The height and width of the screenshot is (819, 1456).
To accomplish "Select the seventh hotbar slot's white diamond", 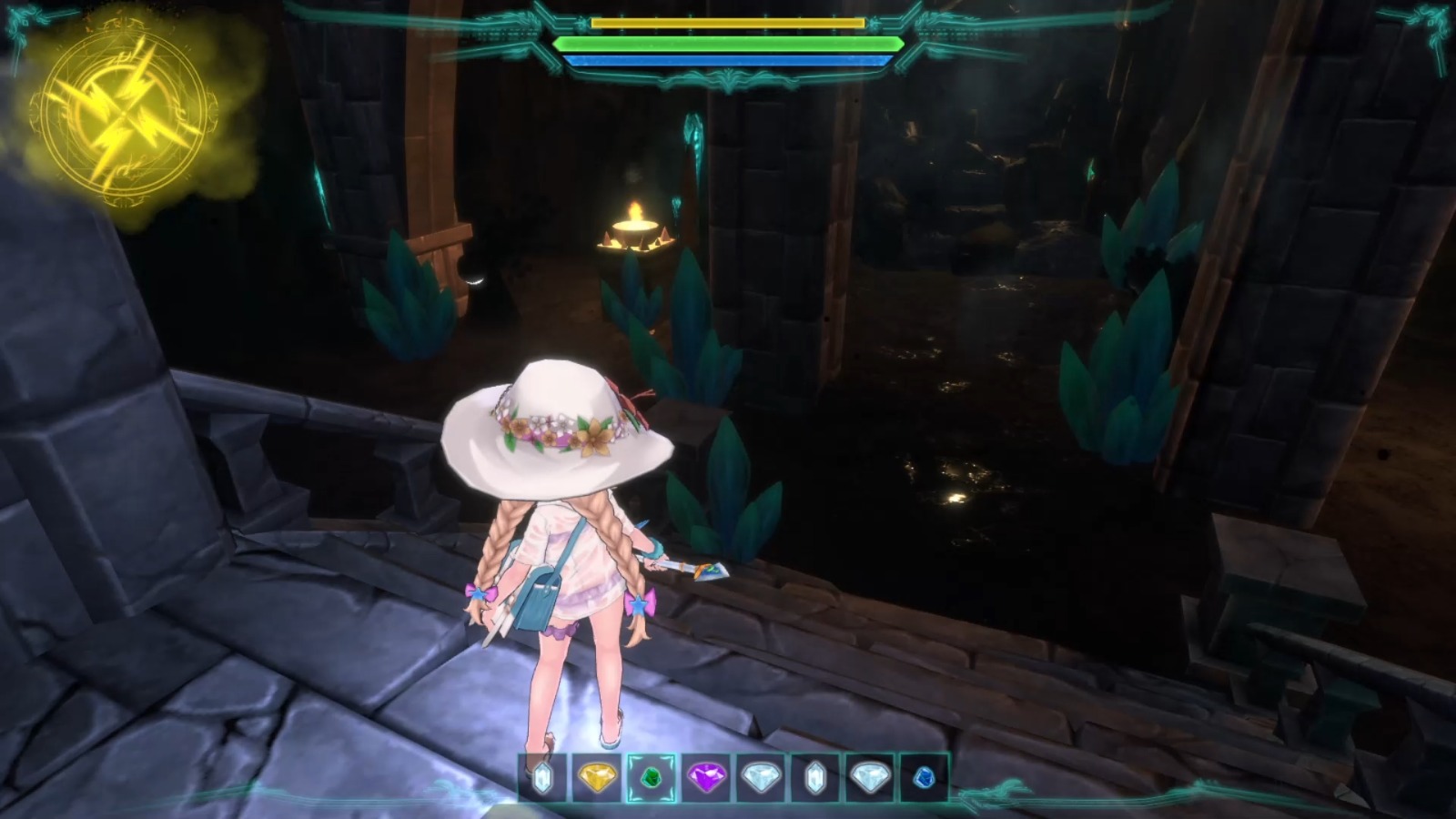I will (870, 778).
